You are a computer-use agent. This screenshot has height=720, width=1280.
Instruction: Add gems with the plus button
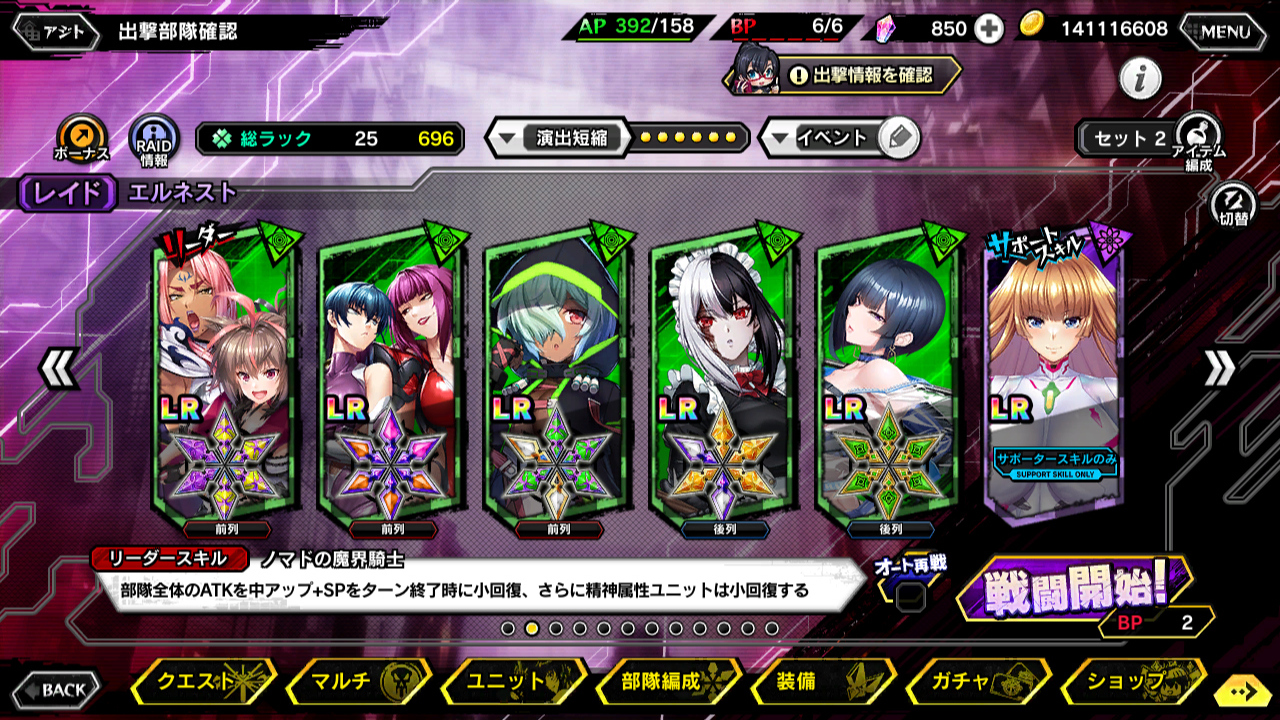tap(990, 29)
